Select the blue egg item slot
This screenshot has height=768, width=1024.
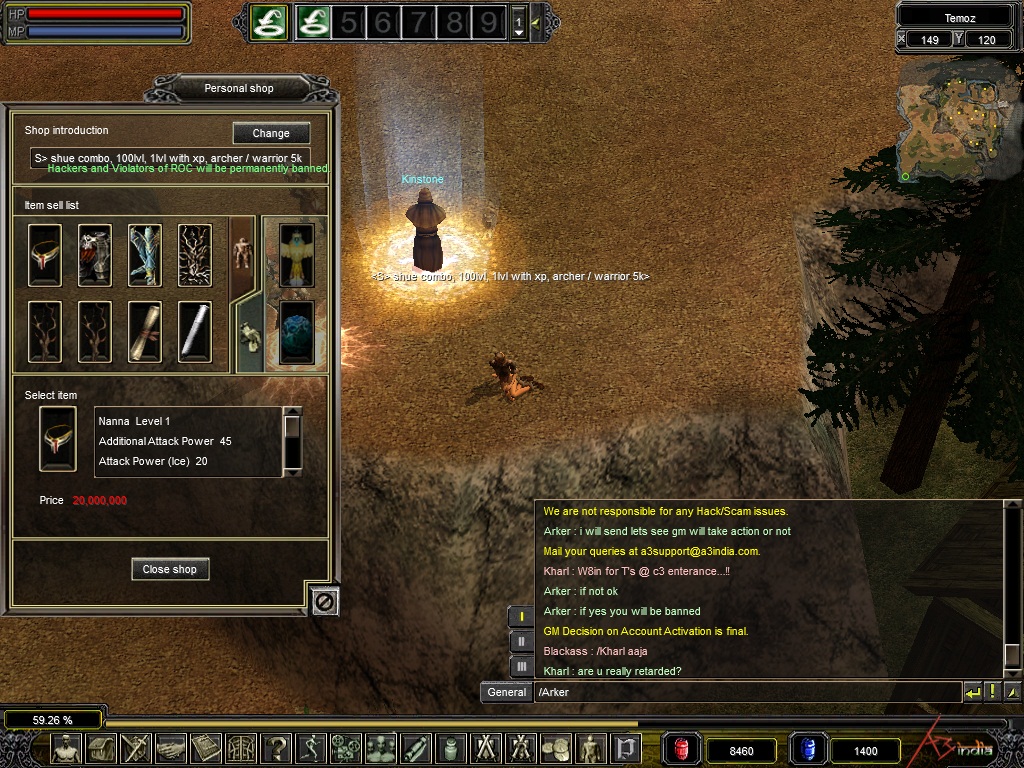(296, 331)
